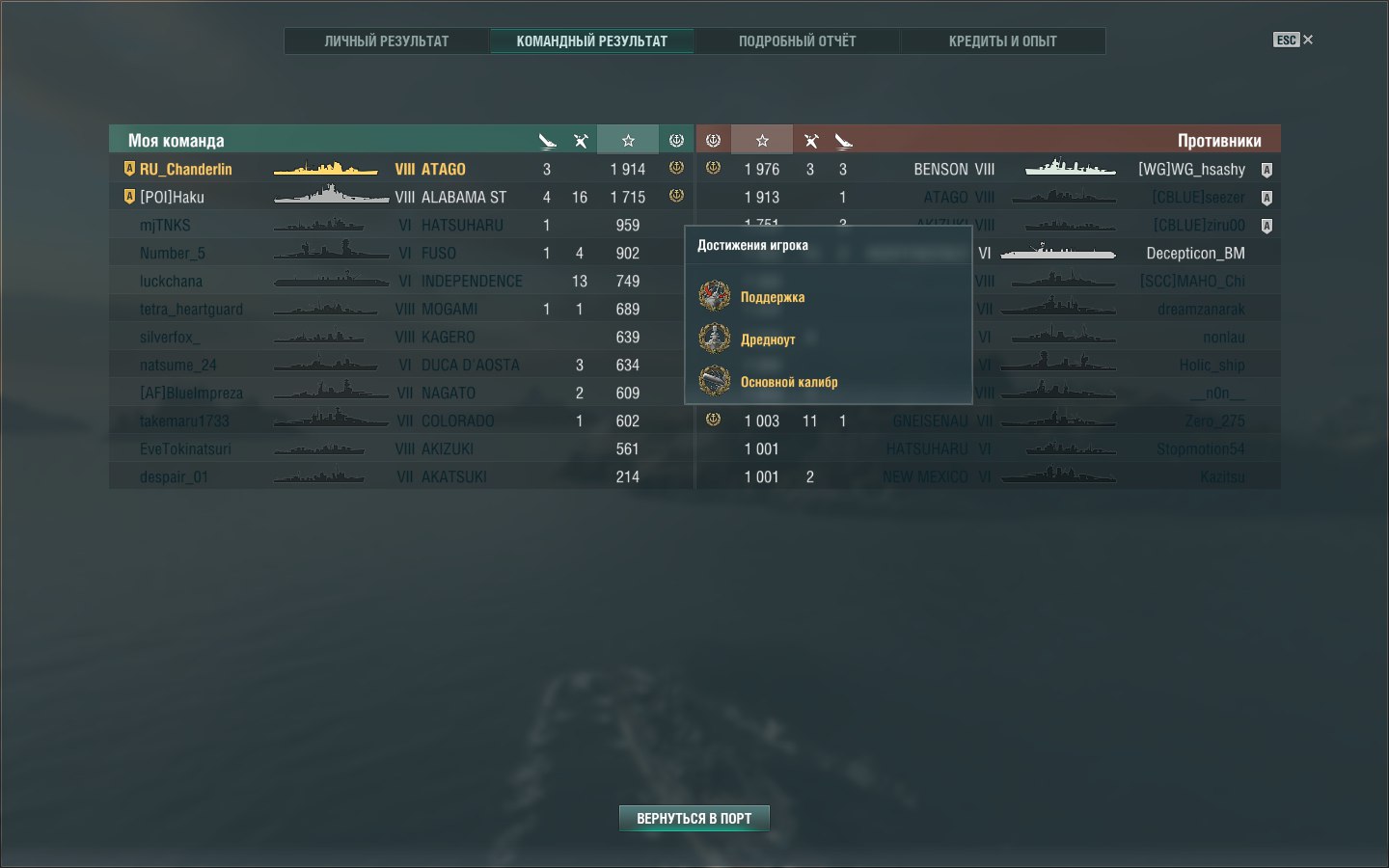The width and height of the screenshot is (1389, 868).
Task: Select the КОМАНДНЫЙ РЕЗУЛЬТАТ tab
Action: [591, 41]
